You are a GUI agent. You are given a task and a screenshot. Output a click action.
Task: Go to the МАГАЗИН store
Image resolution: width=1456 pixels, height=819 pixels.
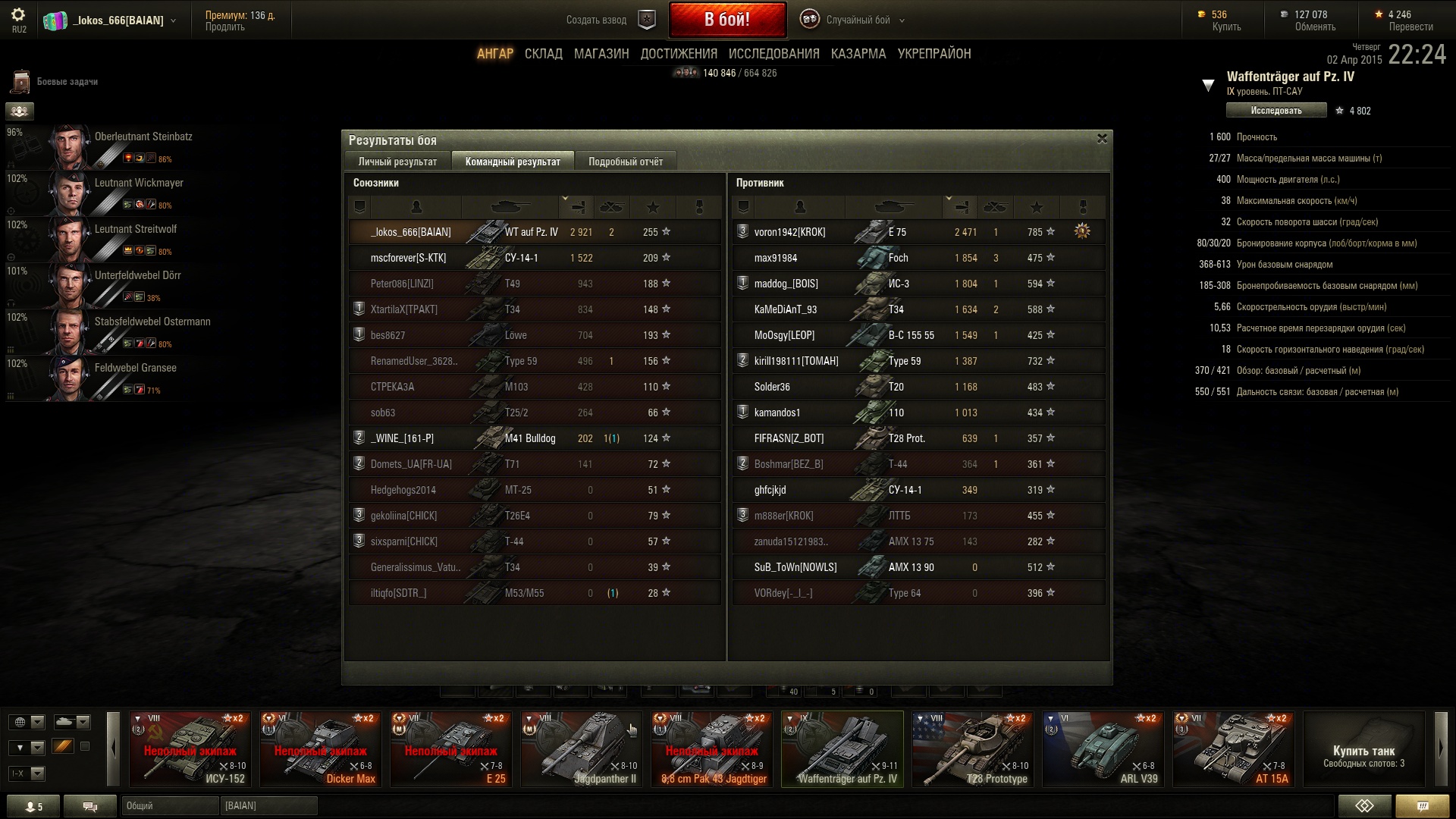pyautogui.click(x=601, y=54)
